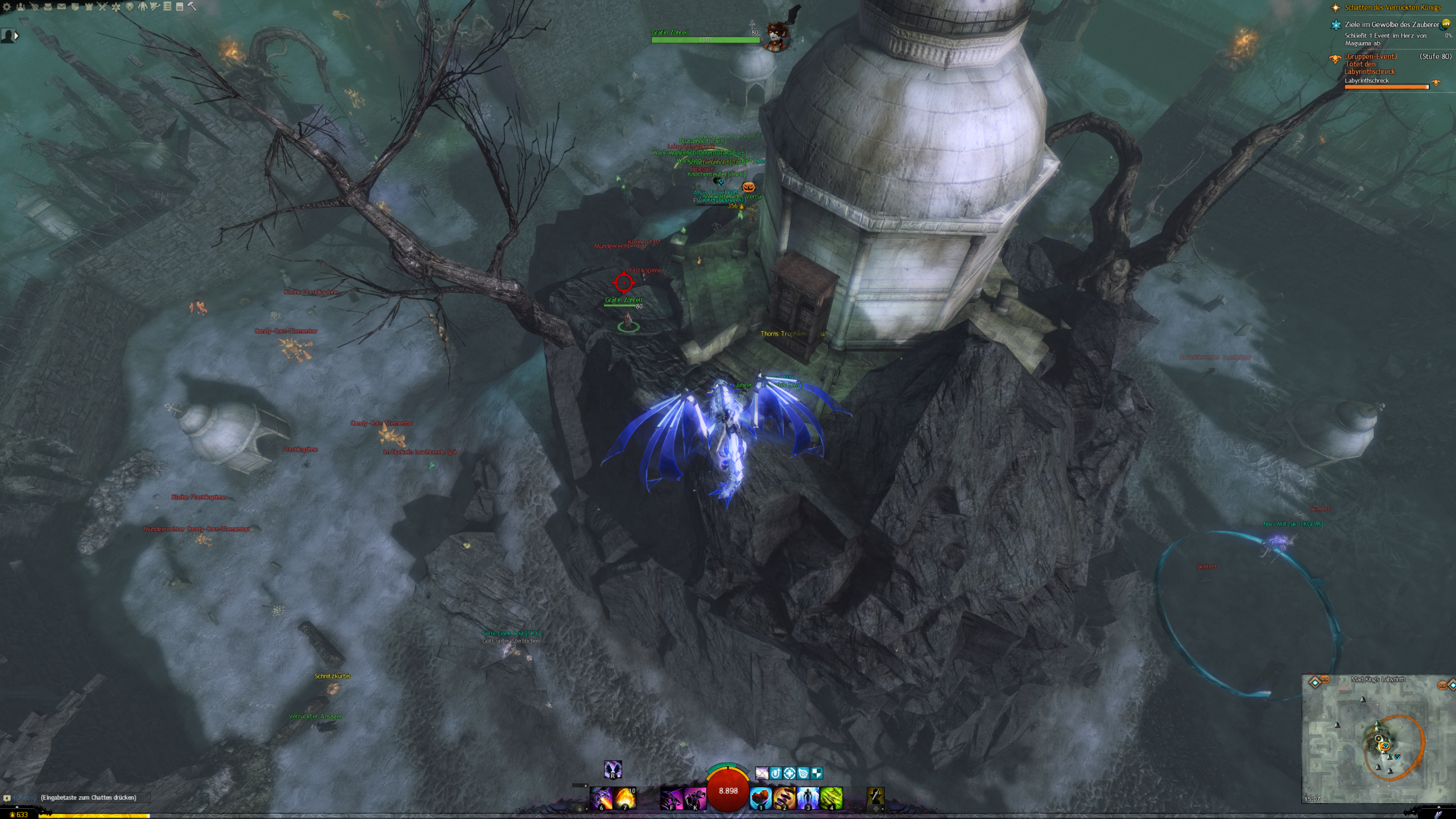Viewport: 1456px width, 819px height.
Task: Use the glowing orange orb skill 7
Action: pyautogui.click(x=624, y=798)
